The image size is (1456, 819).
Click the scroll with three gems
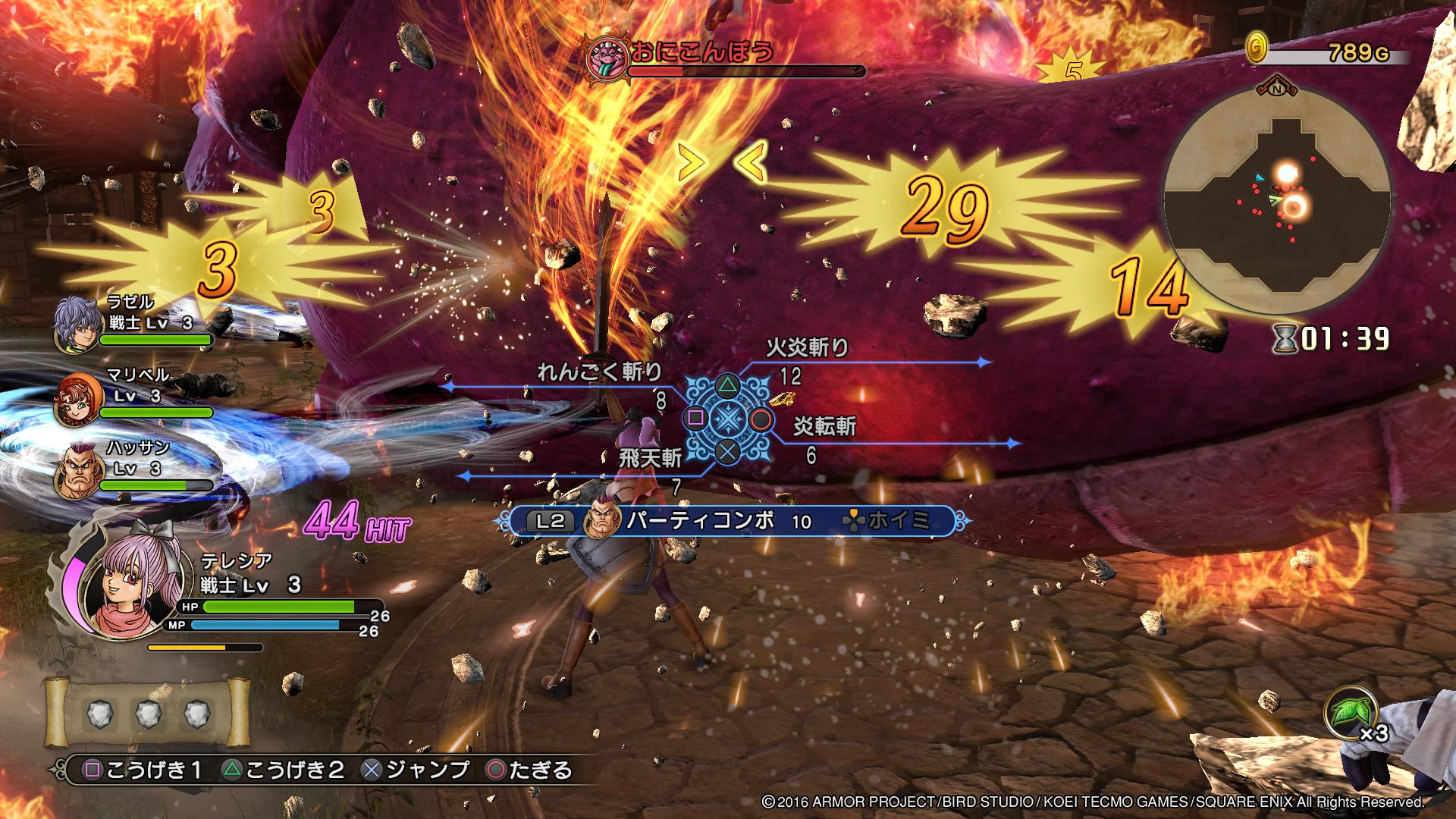tap(148, 713)
